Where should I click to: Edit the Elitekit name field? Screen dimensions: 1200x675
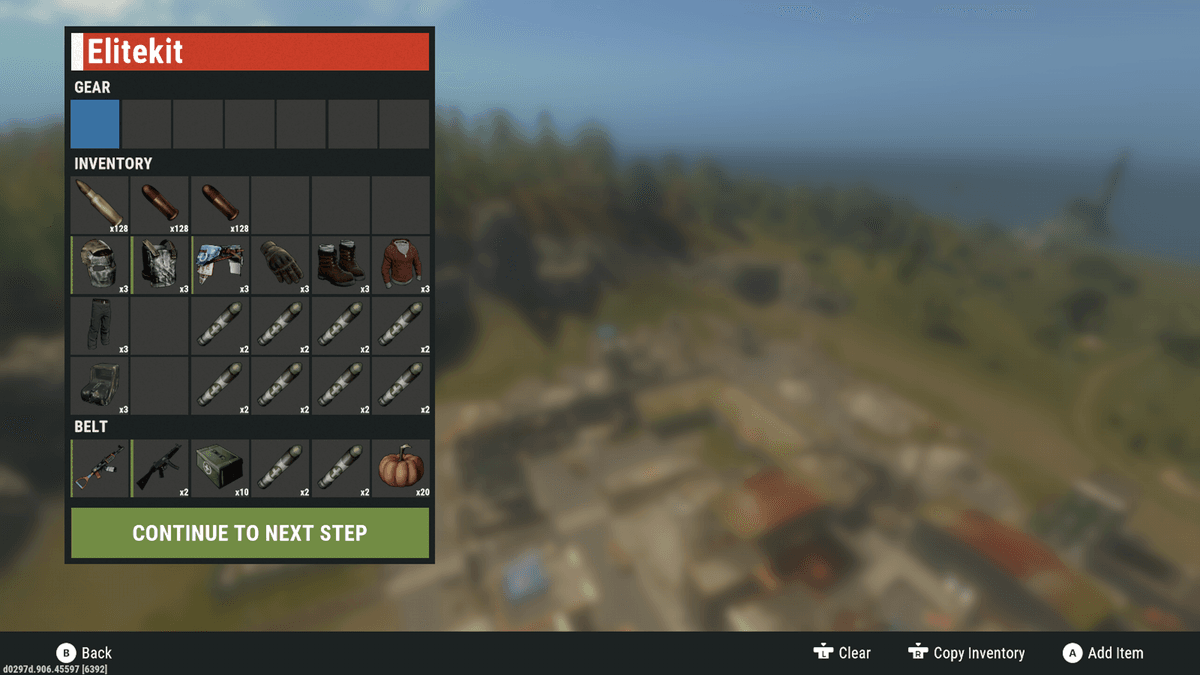click(250, 51)
